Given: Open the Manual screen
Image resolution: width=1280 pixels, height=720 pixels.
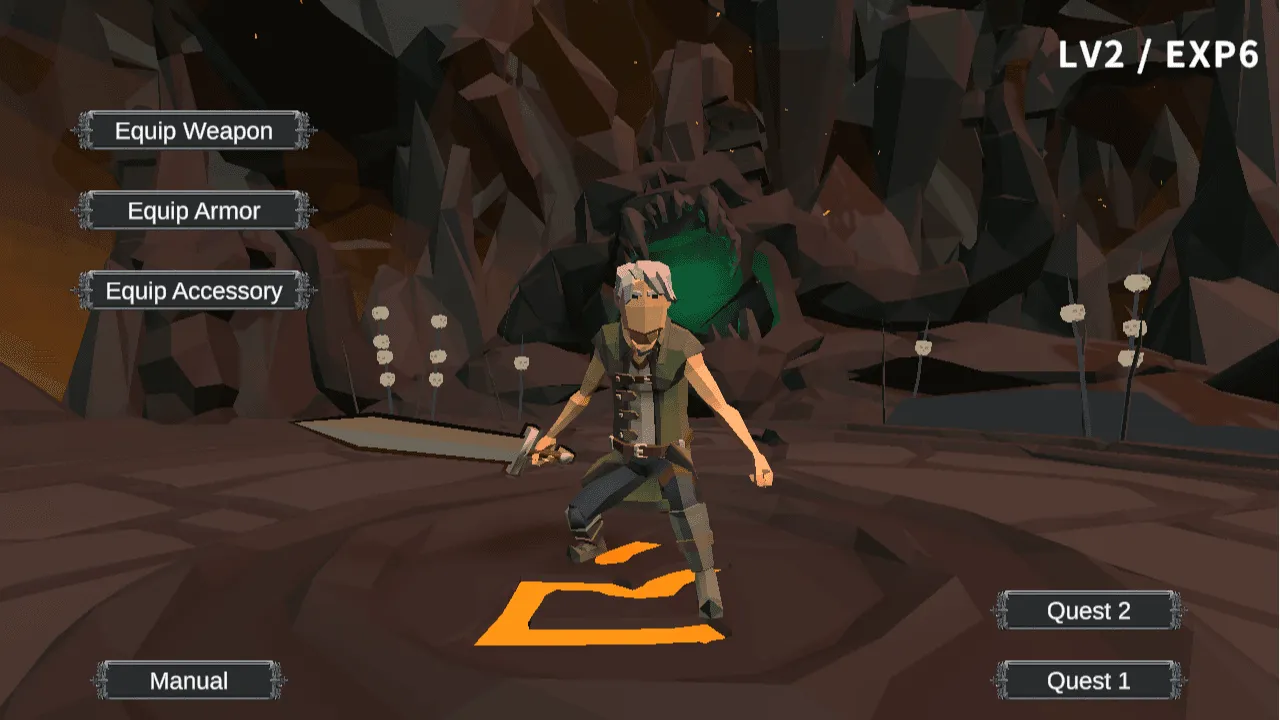Looking at the screenshot, I should point(189,681).
